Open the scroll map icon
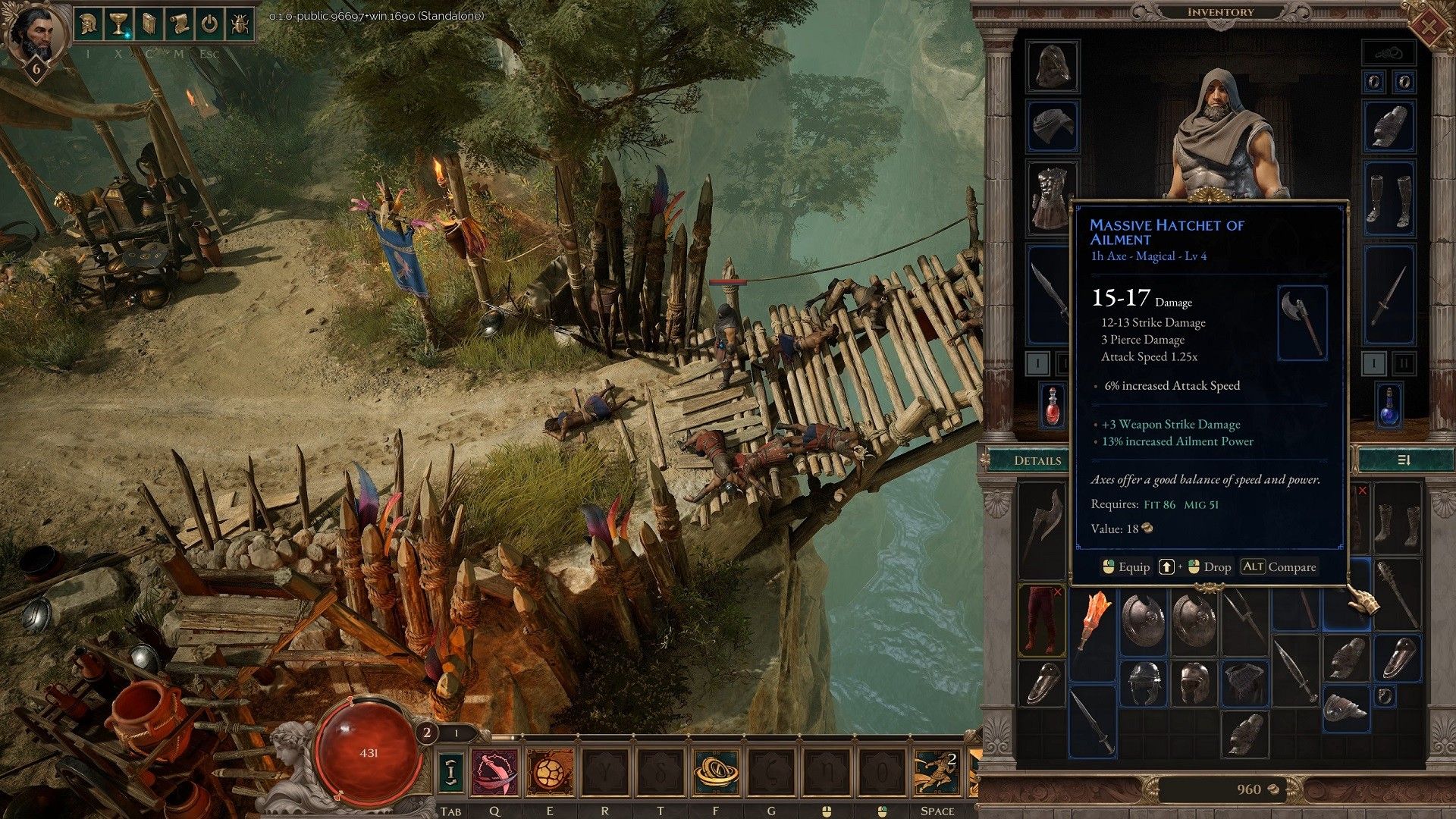 point(179,24)
